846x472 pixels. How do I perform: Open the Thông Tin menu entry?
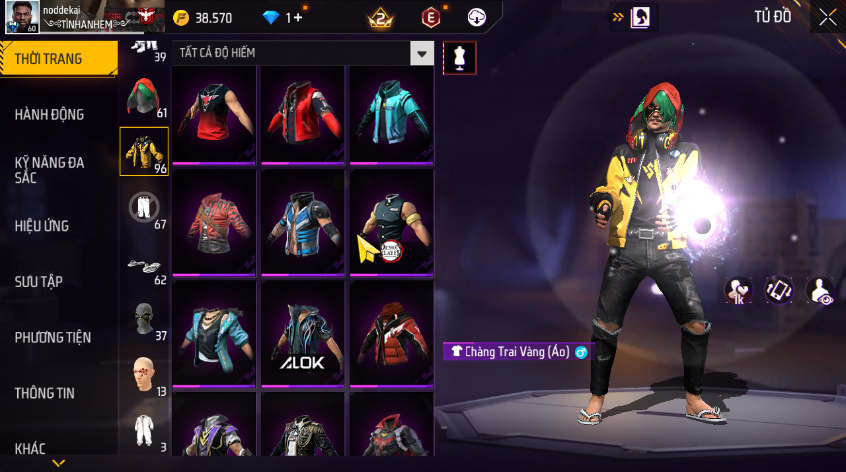[45, 393]
